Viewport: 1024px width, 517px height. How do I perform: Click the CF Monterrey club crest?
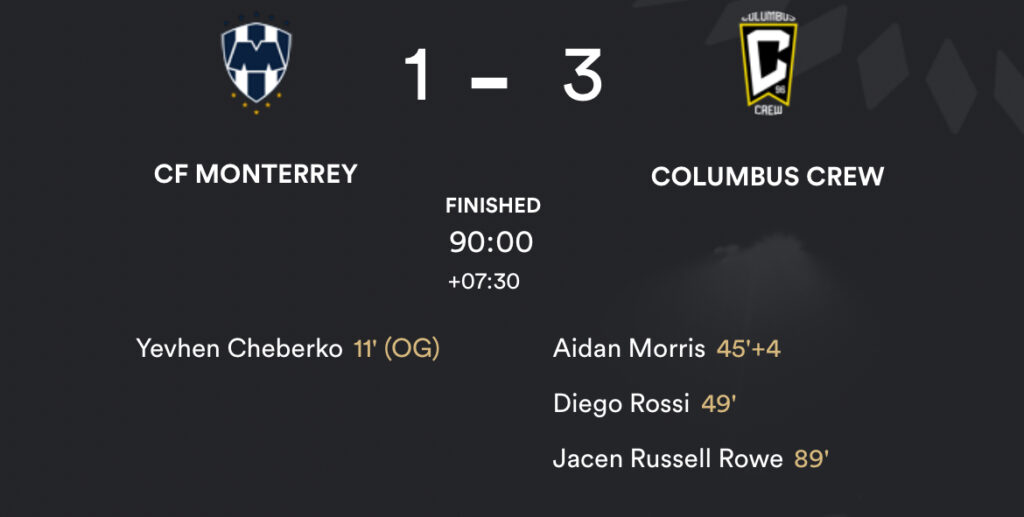256,67
